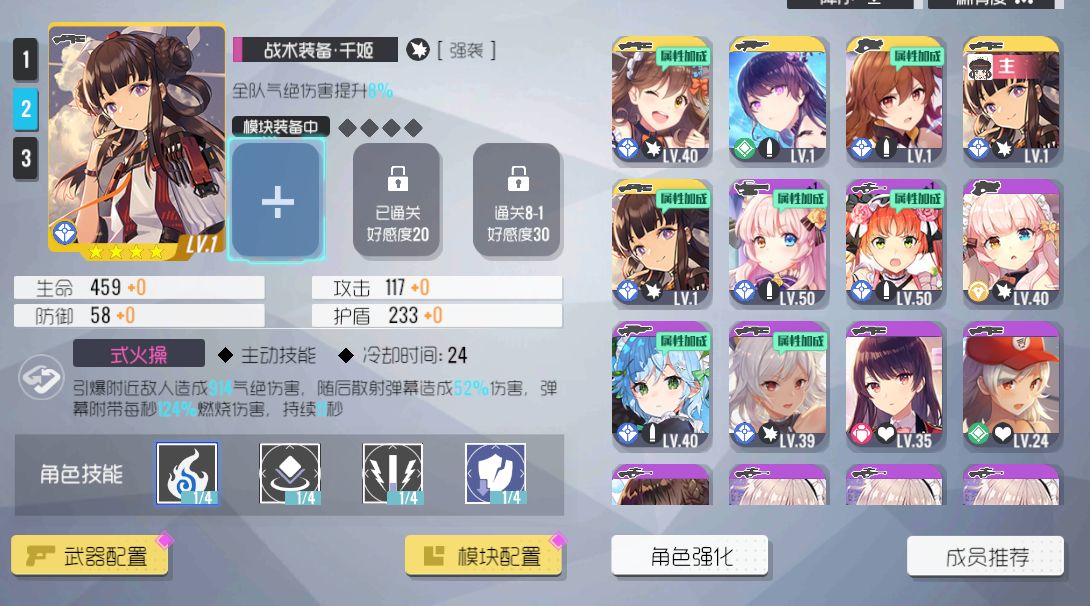Show 成员推荐 member recommendations

(985, 556)
